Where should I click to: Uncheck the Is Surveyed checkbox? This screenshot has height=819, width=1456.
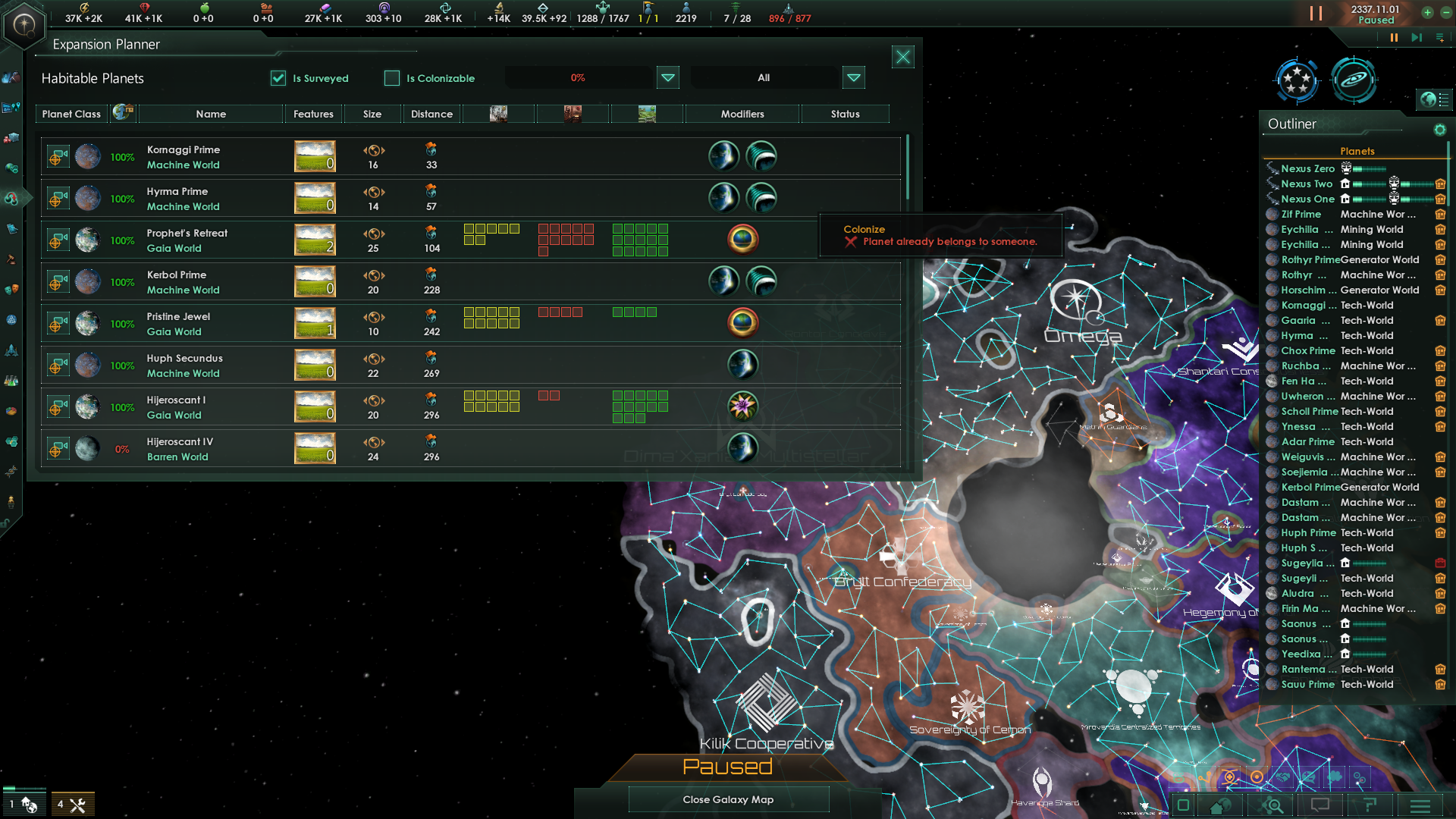278,78
